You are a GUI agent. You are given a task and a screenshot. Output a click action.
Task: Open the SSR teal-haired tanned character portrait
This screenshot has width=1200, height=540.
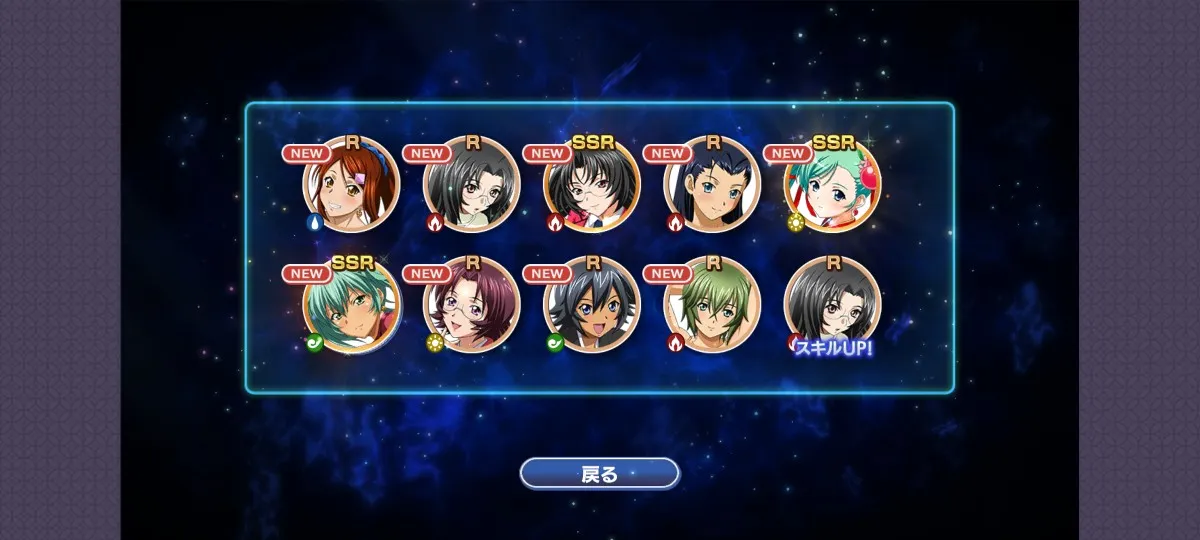(351, 304)
